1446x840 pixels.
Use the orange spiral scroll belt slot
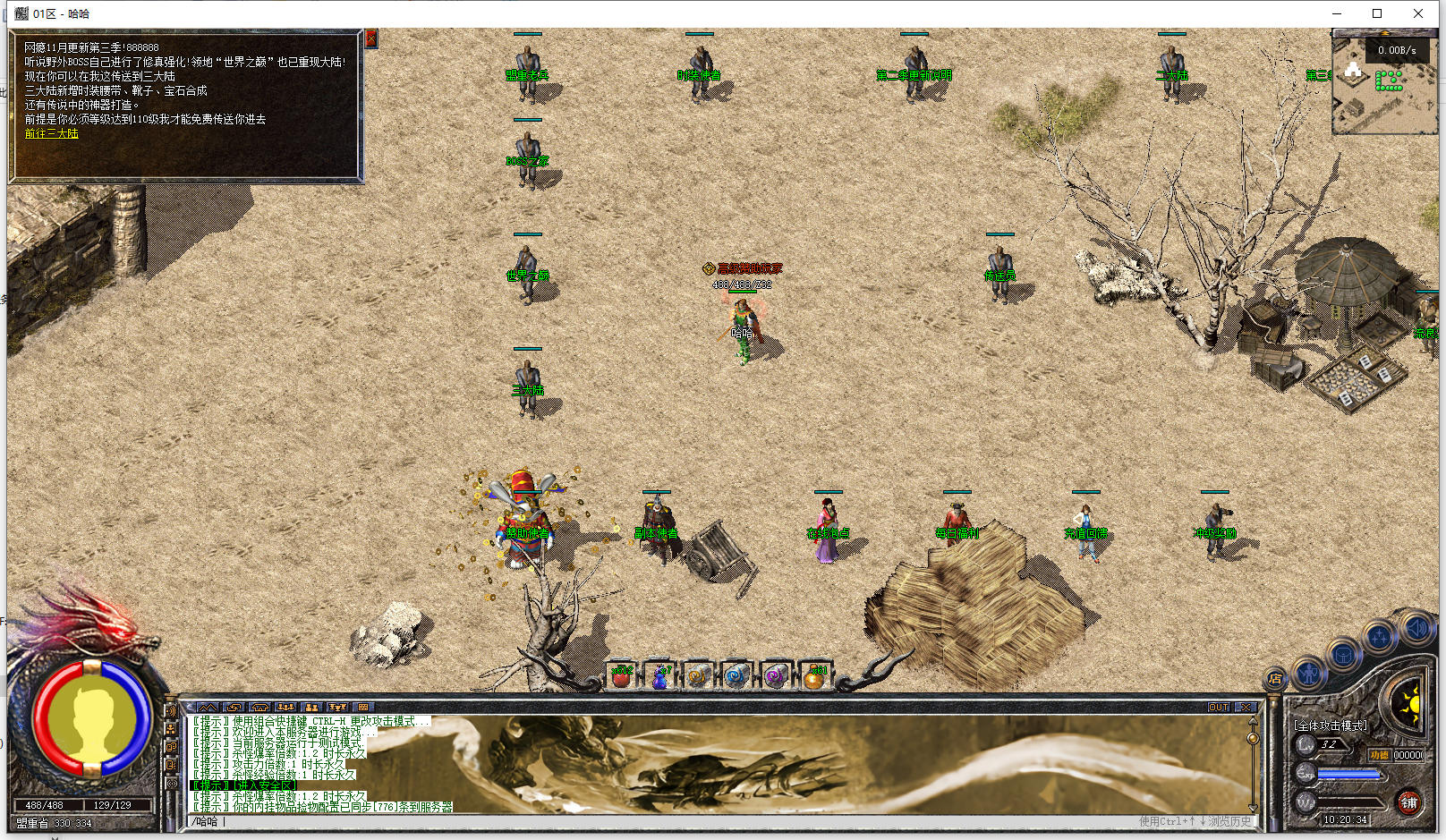tap(699, 676)
